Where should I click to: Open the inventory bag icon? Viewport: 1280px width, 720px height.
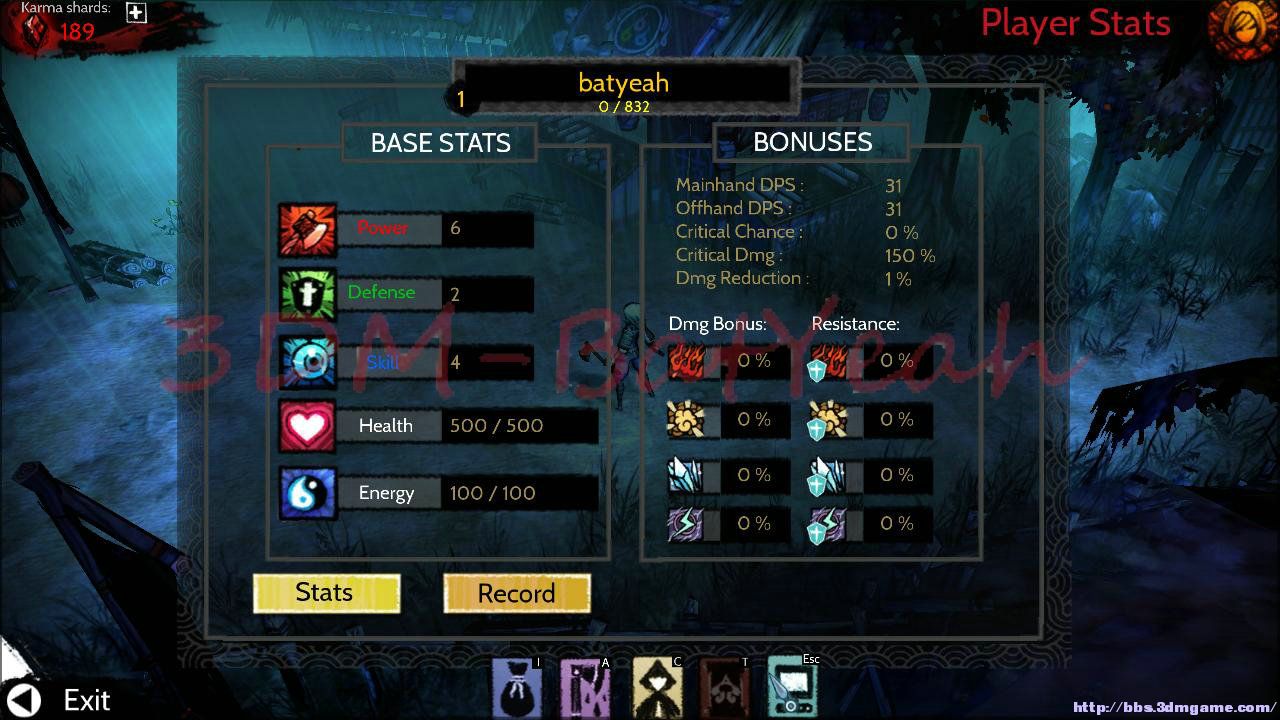click(516, 687)
